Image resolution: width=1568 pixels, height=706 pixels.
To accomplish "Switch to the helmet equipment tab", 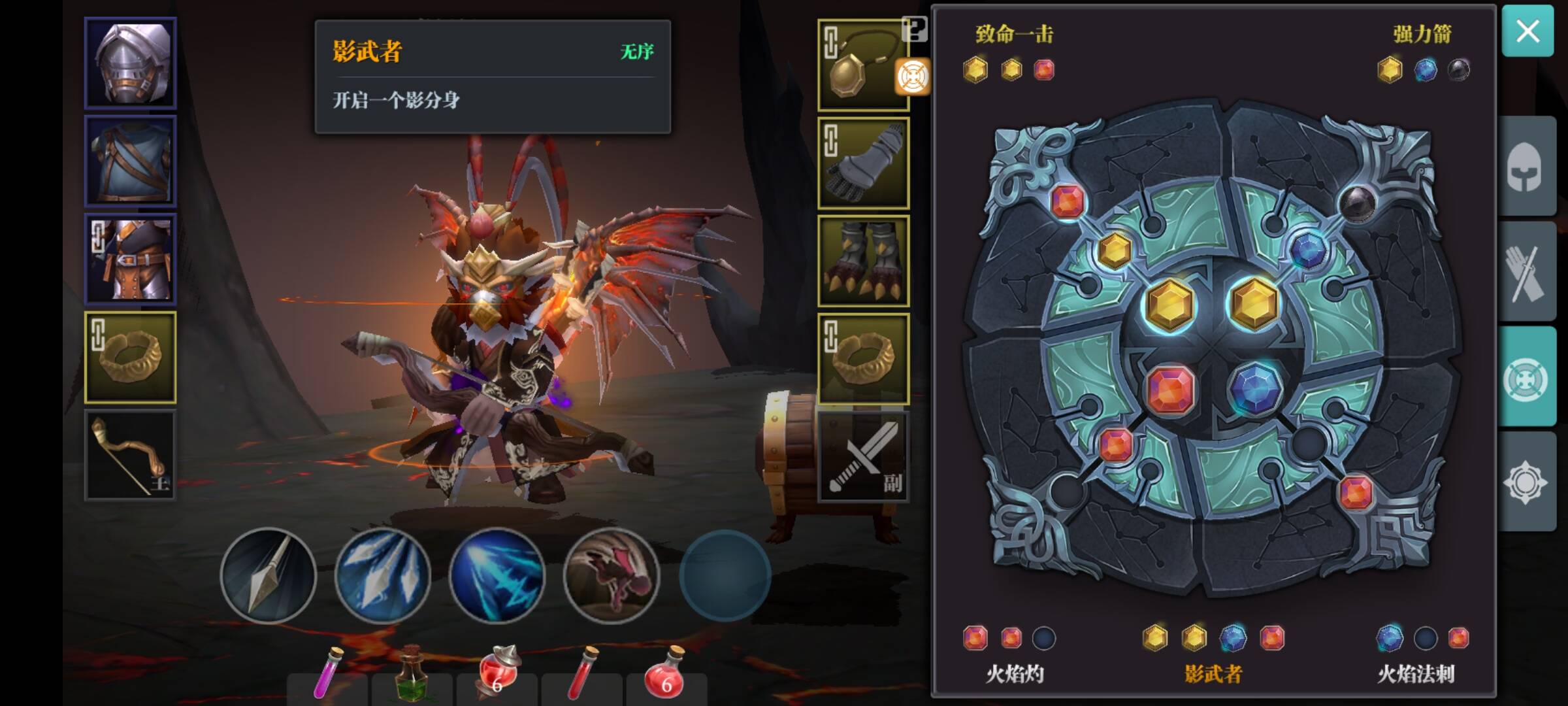I will tap(1526, 167).
